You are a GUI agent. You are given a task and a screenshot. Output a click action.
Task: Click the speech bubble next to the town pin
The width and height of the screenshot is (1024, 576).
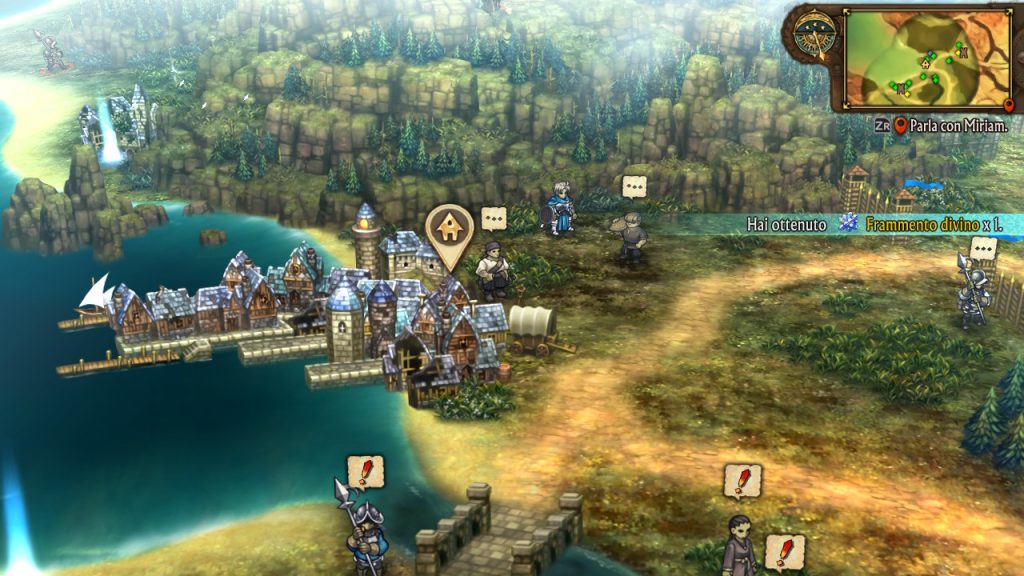tap(494, 218)
